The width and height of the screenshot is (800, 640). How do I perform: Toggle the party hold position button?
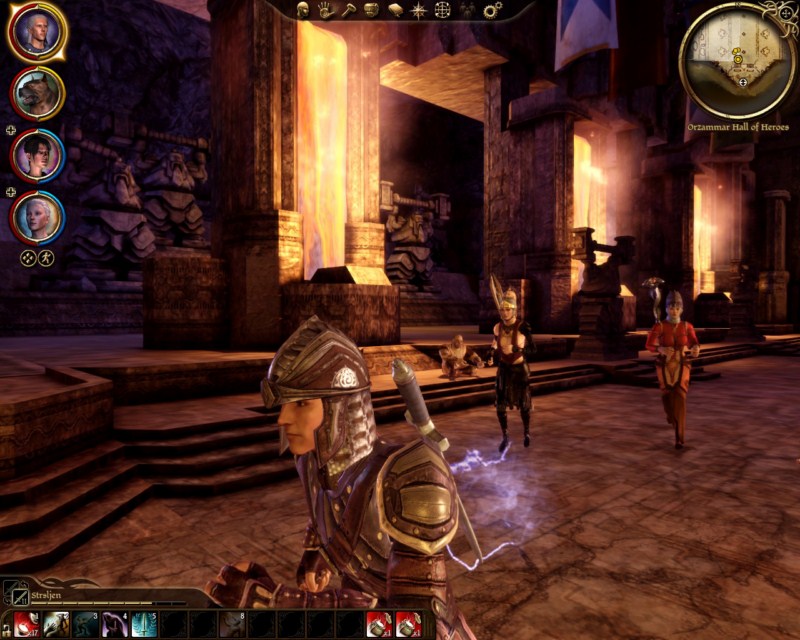[x=46, y=257]
